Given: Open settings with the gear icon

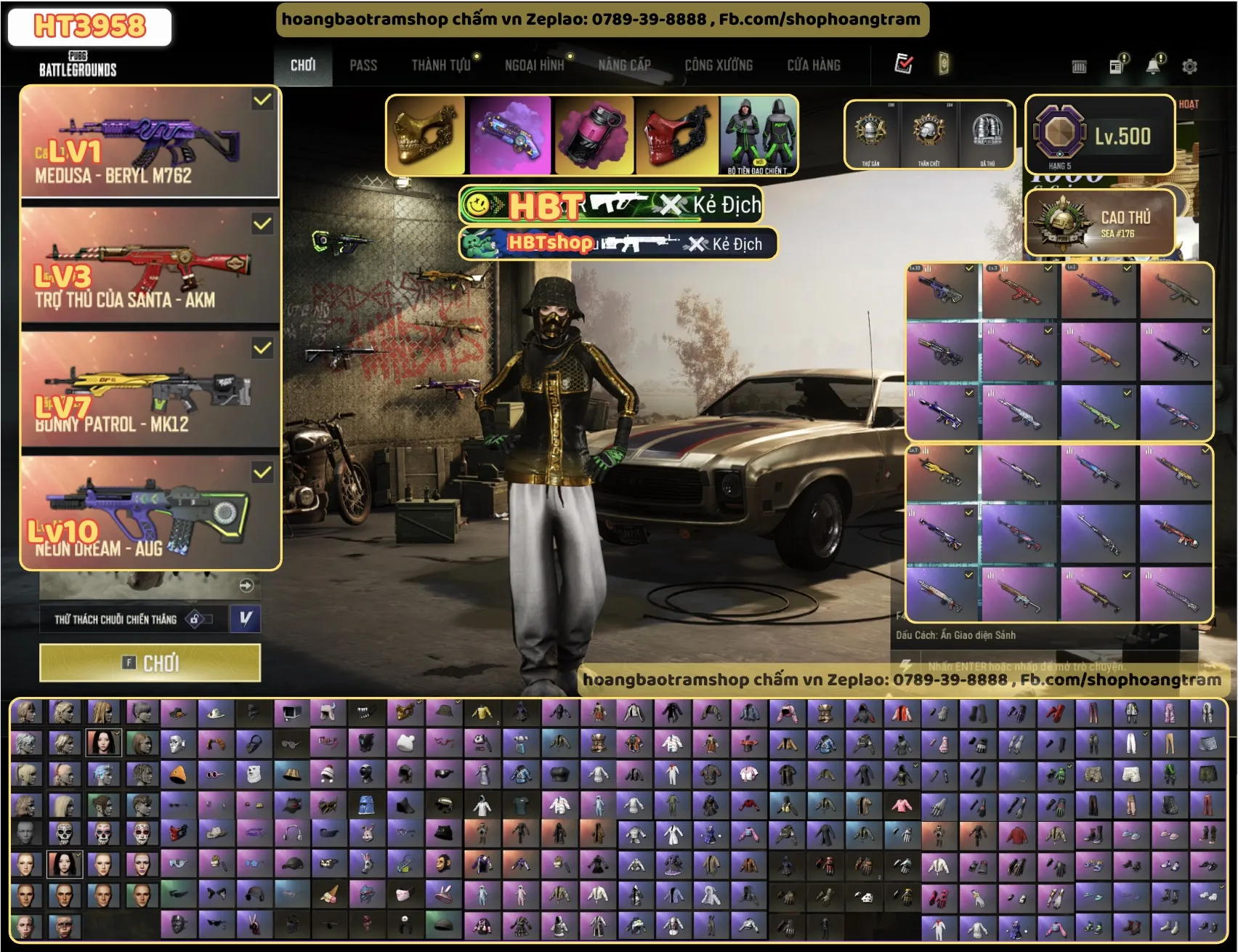Looking at the screenshot, I should click(x=1189, y=67).
